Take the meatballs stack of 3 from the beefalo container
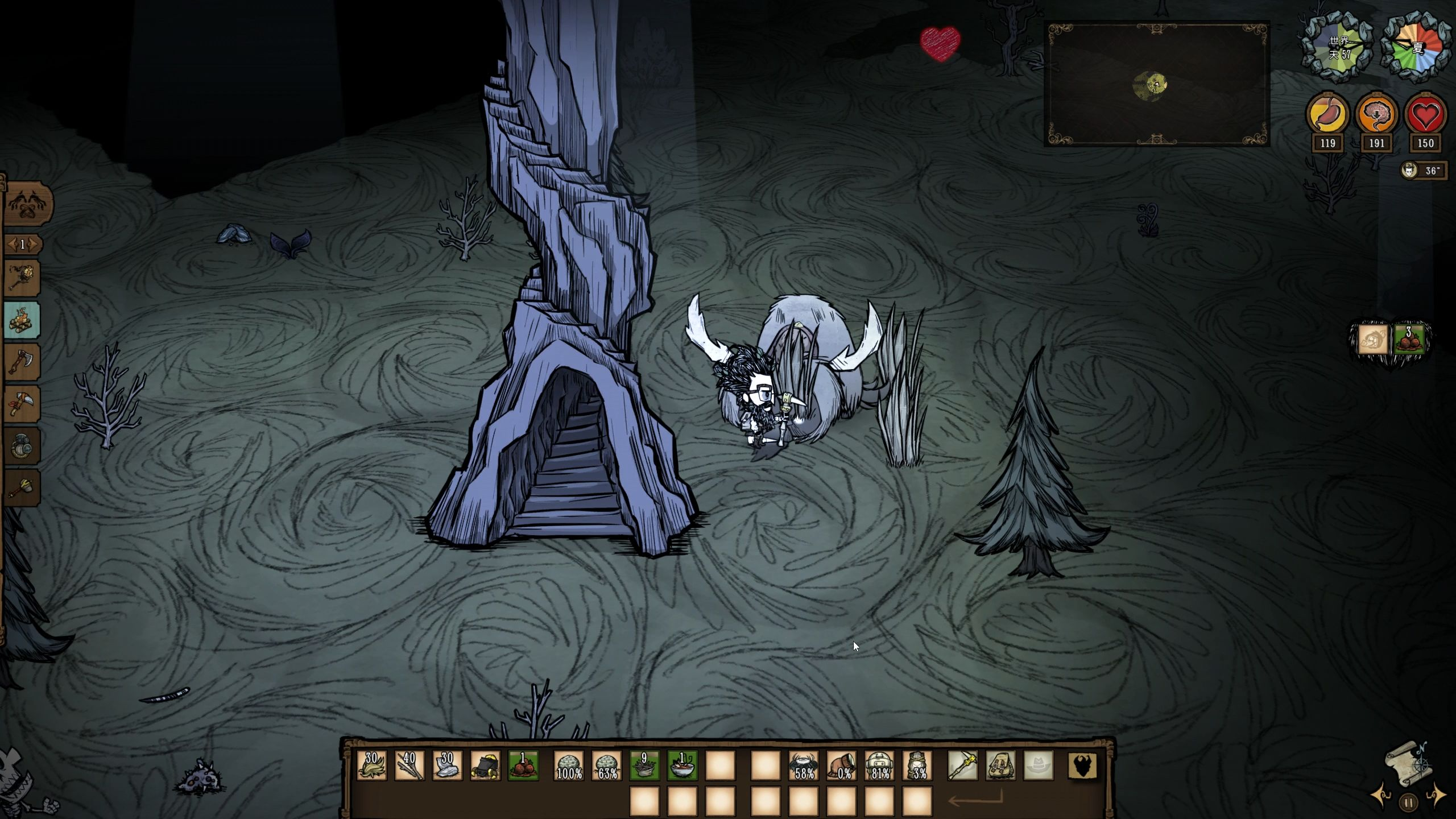Screen dimensions: 1456x819 click(x=1409, y=340)
